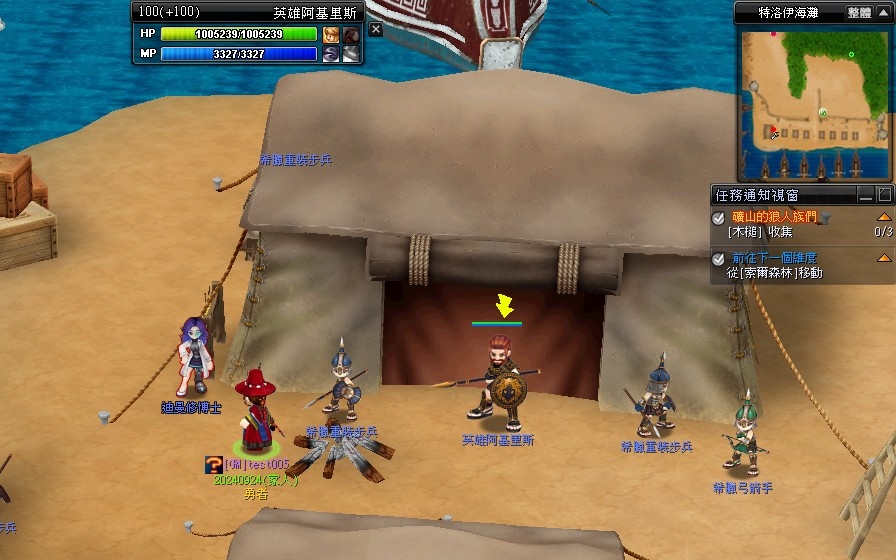896x560 pixels.
Task: Collapse the 前往下一個維度 quest entry
Action: point(884,258)
